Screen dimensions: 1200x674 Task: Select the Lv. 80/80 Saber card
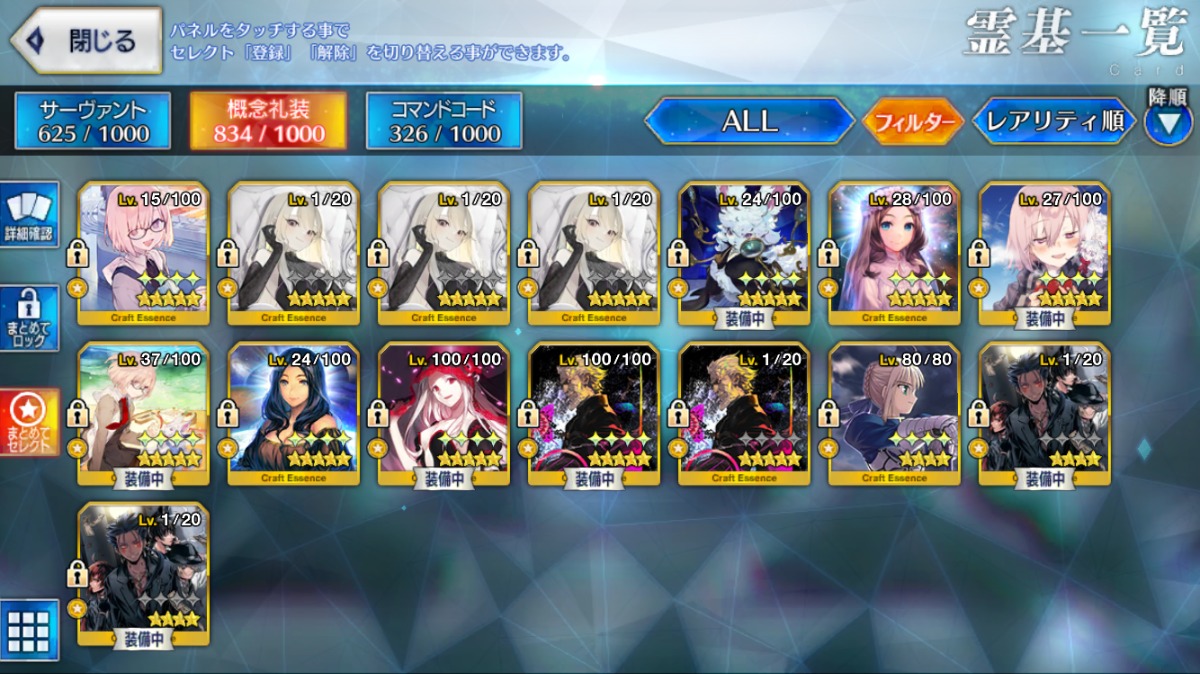[x=894, y=414]
